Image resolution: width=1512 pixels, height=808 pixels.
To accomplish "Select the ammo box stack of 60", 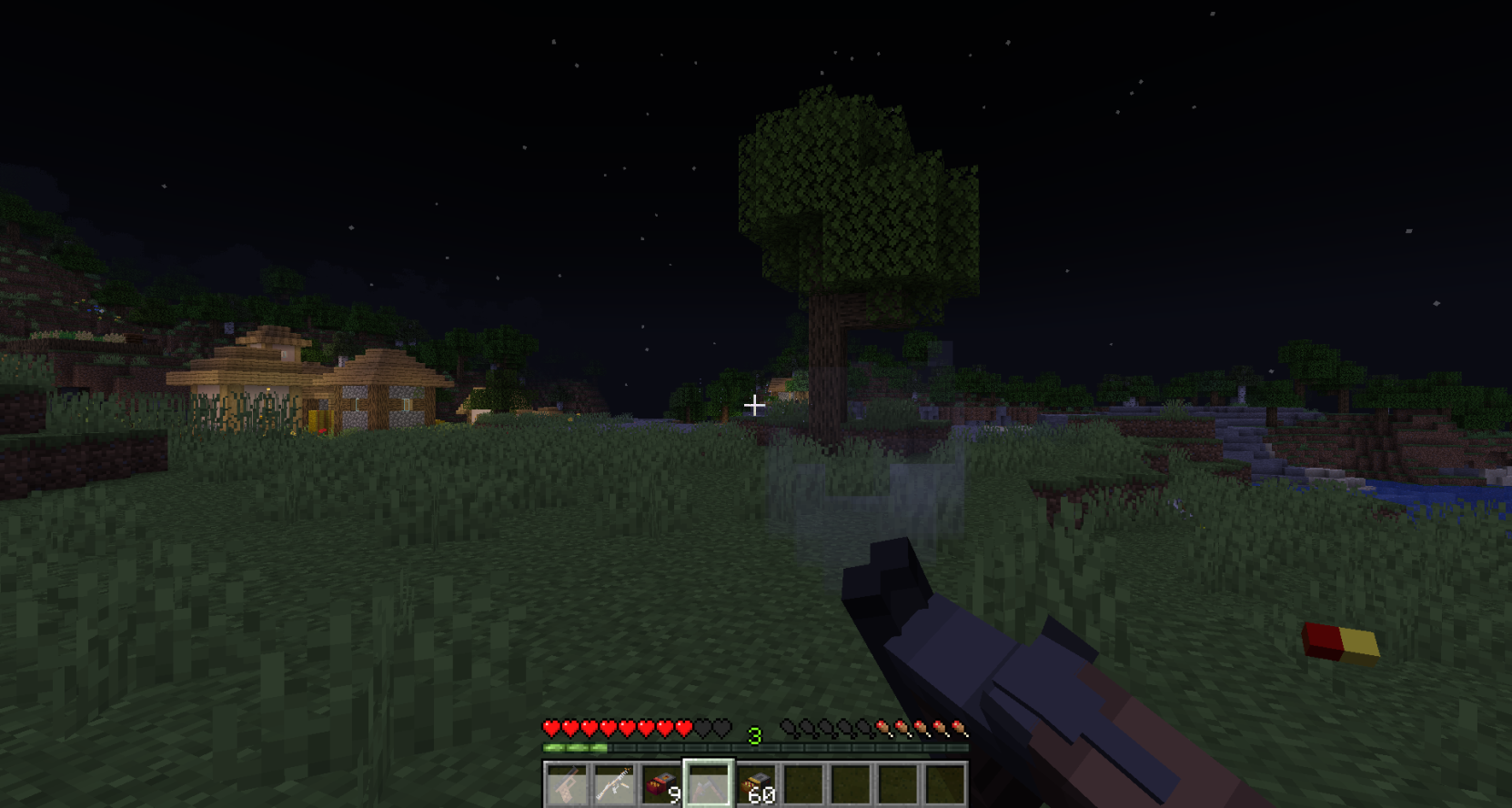I will pos(756,783).
